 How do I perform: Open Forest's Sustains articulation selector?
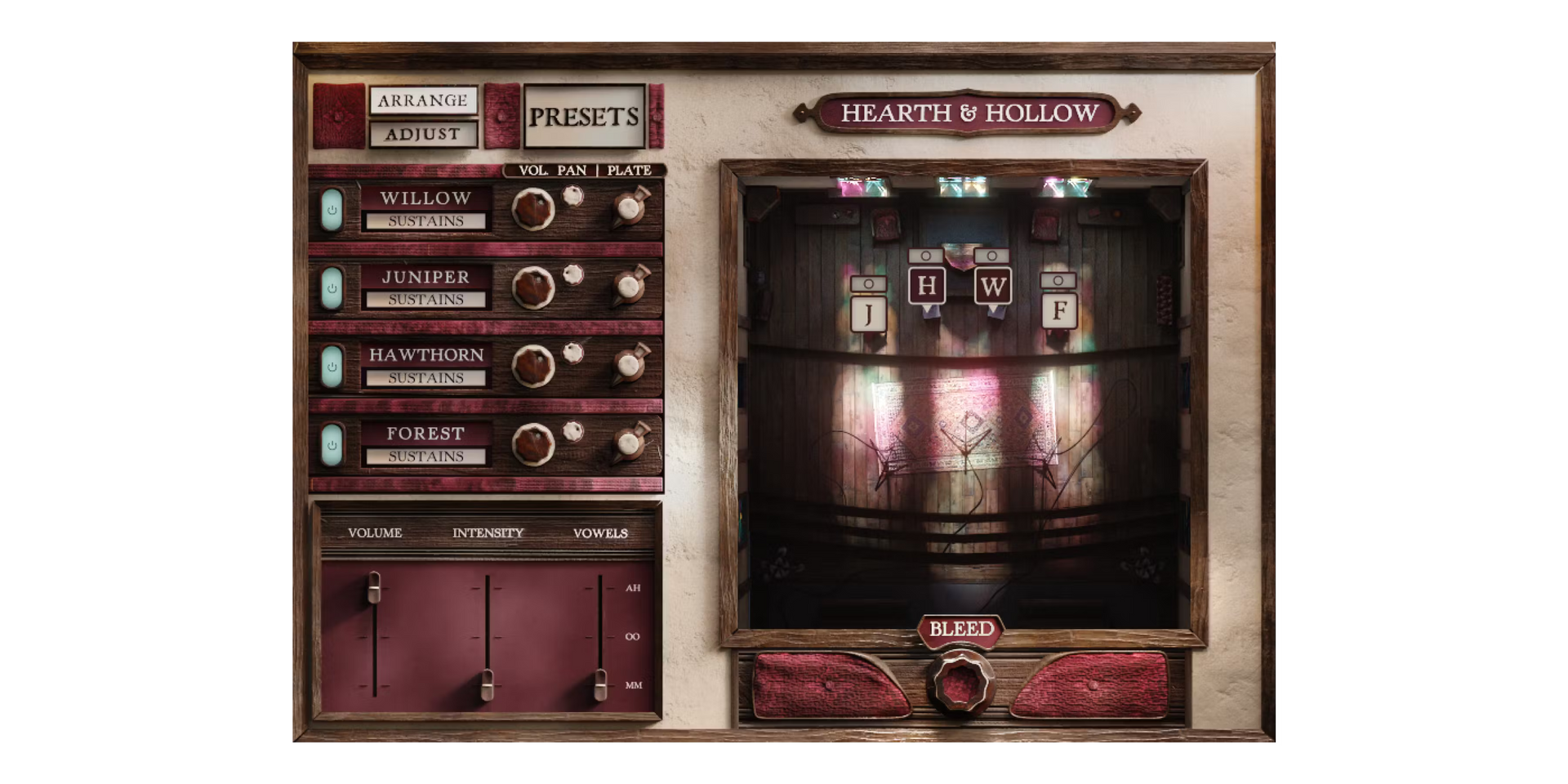(x=425, y=457)
